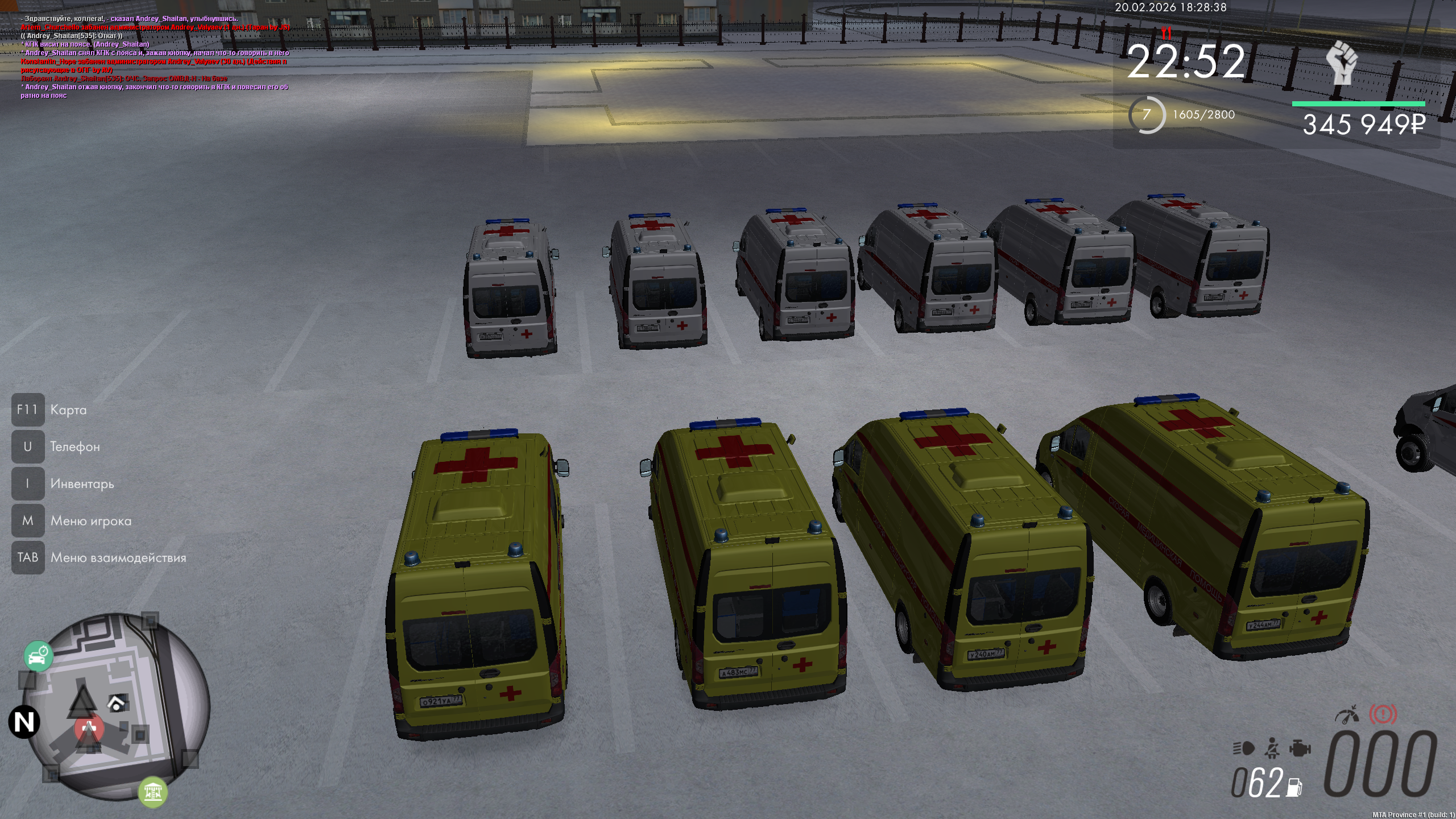Toggle the headlights indicator icon
Screen dimensions: 1456x819
pos(1243,748)
